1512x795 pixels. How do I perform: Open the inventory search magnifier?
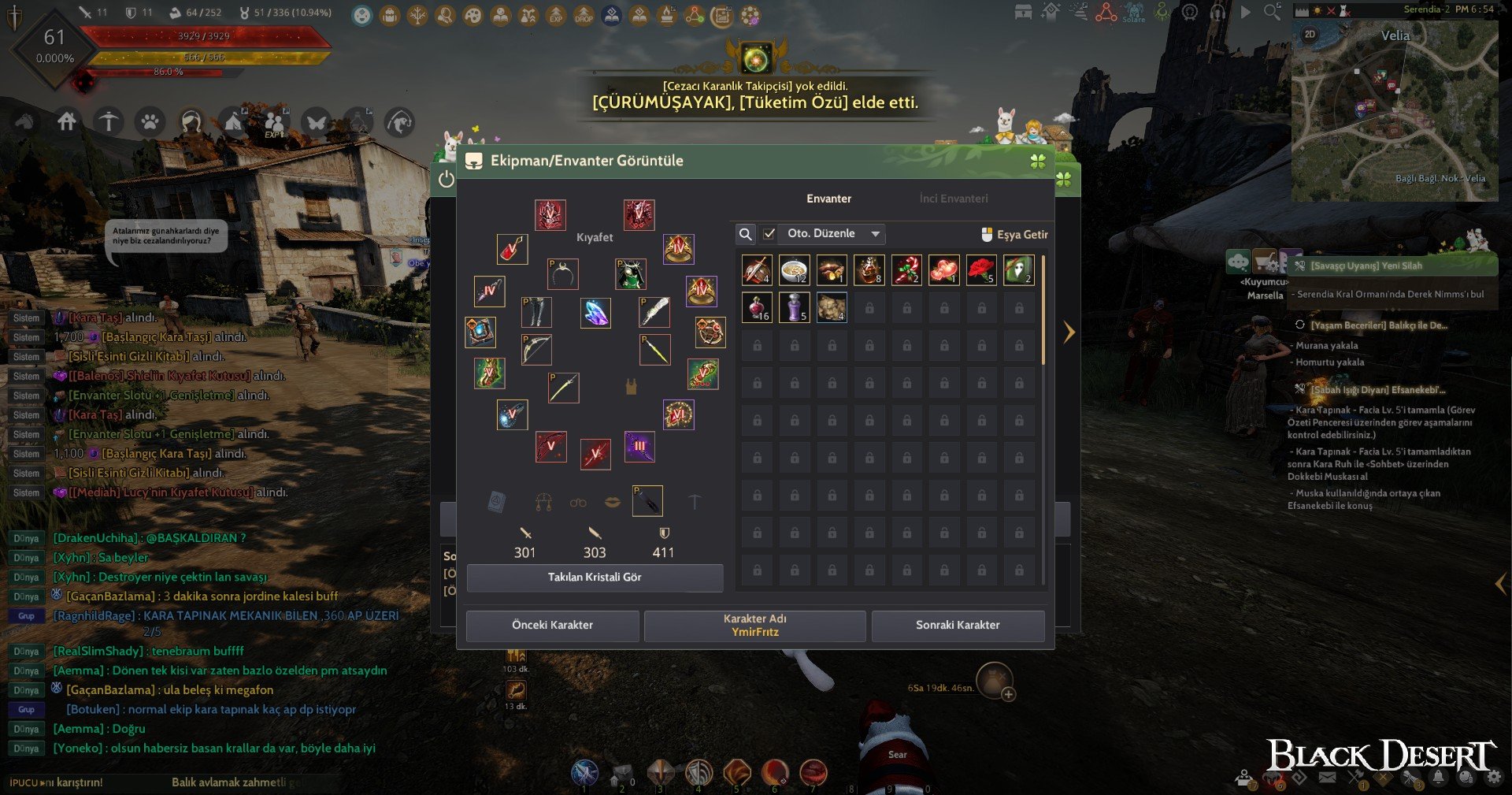[745, 234]
